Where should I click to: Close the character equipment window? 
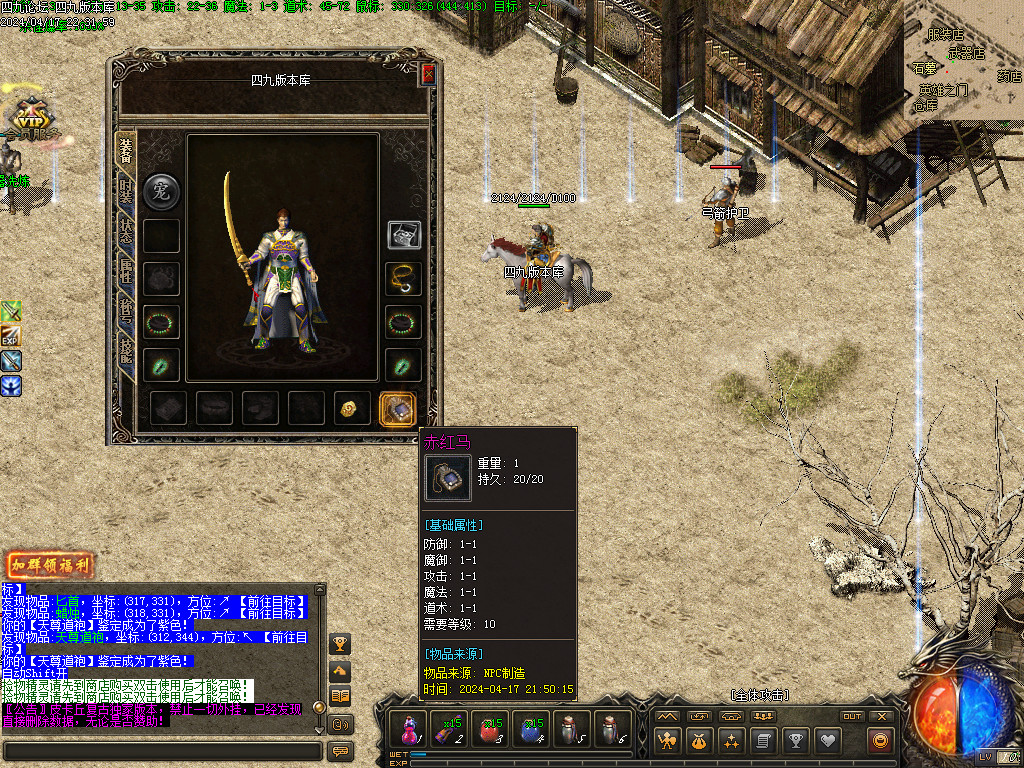(428, 74)
